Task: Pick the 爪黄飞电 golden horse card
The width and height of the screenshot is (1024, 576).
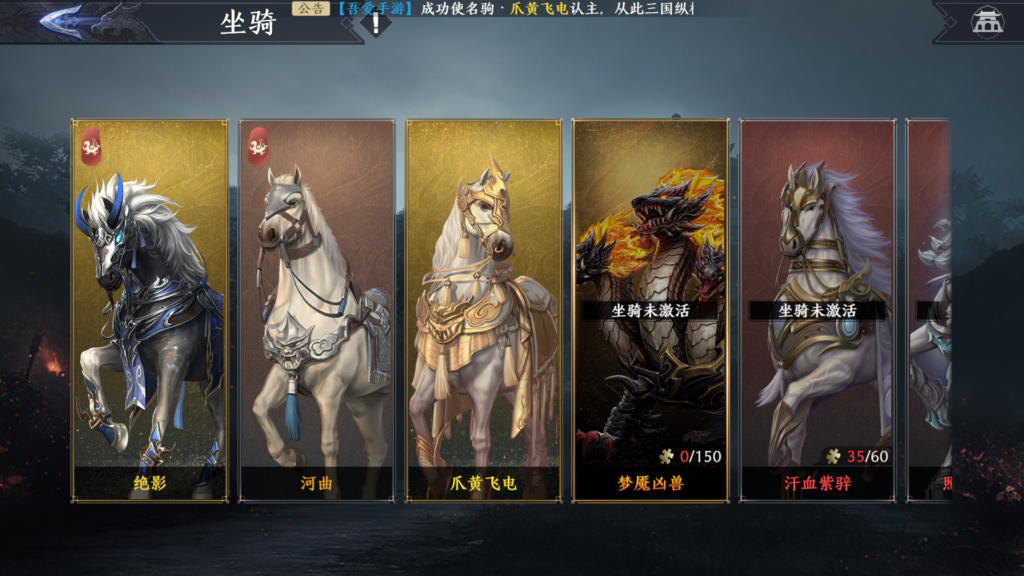Action: click(x=484, y=310)
